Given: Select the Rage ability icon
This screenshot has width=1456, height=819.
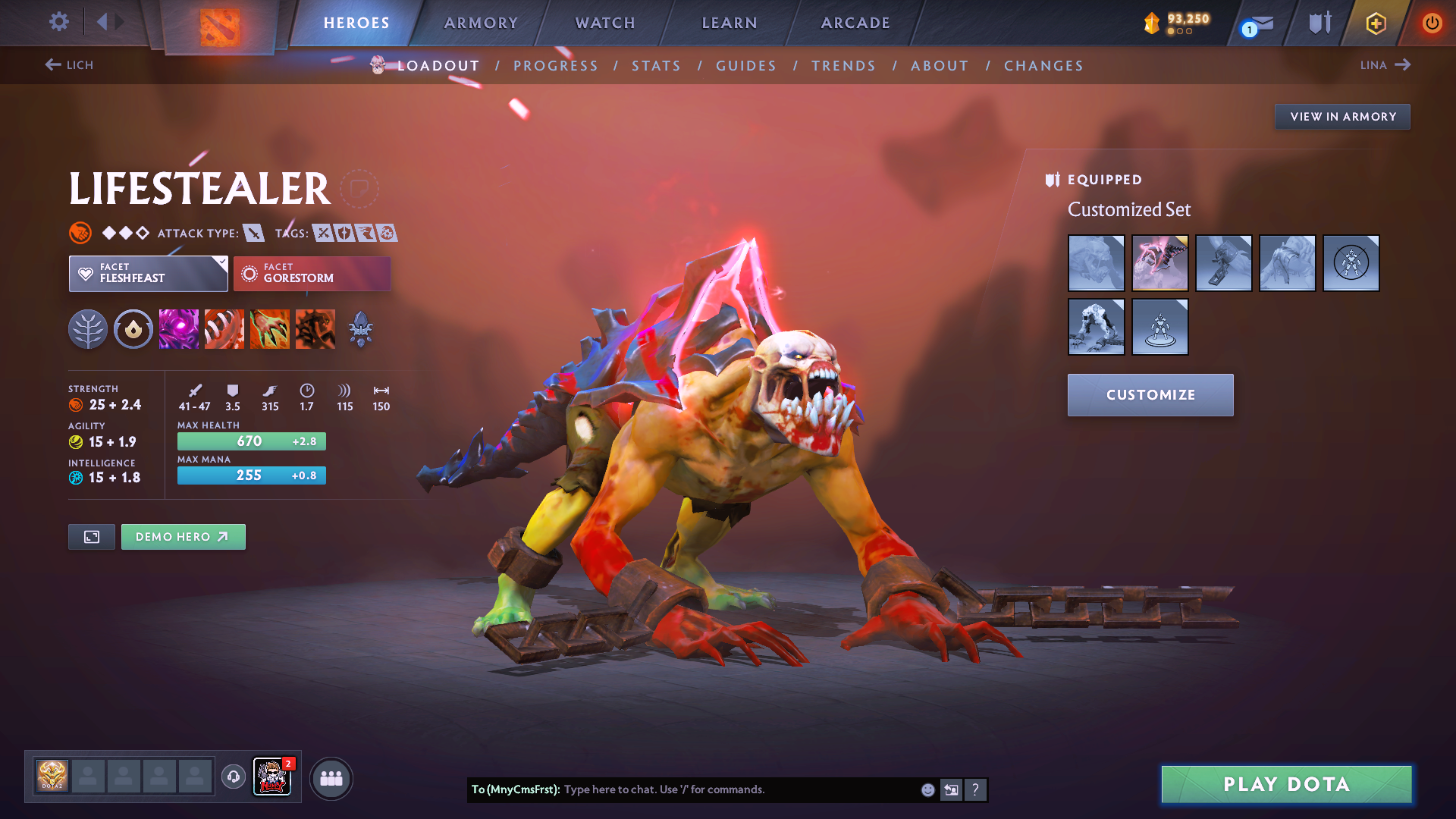Looking at the screenshot, I should (x=179, y=328).
